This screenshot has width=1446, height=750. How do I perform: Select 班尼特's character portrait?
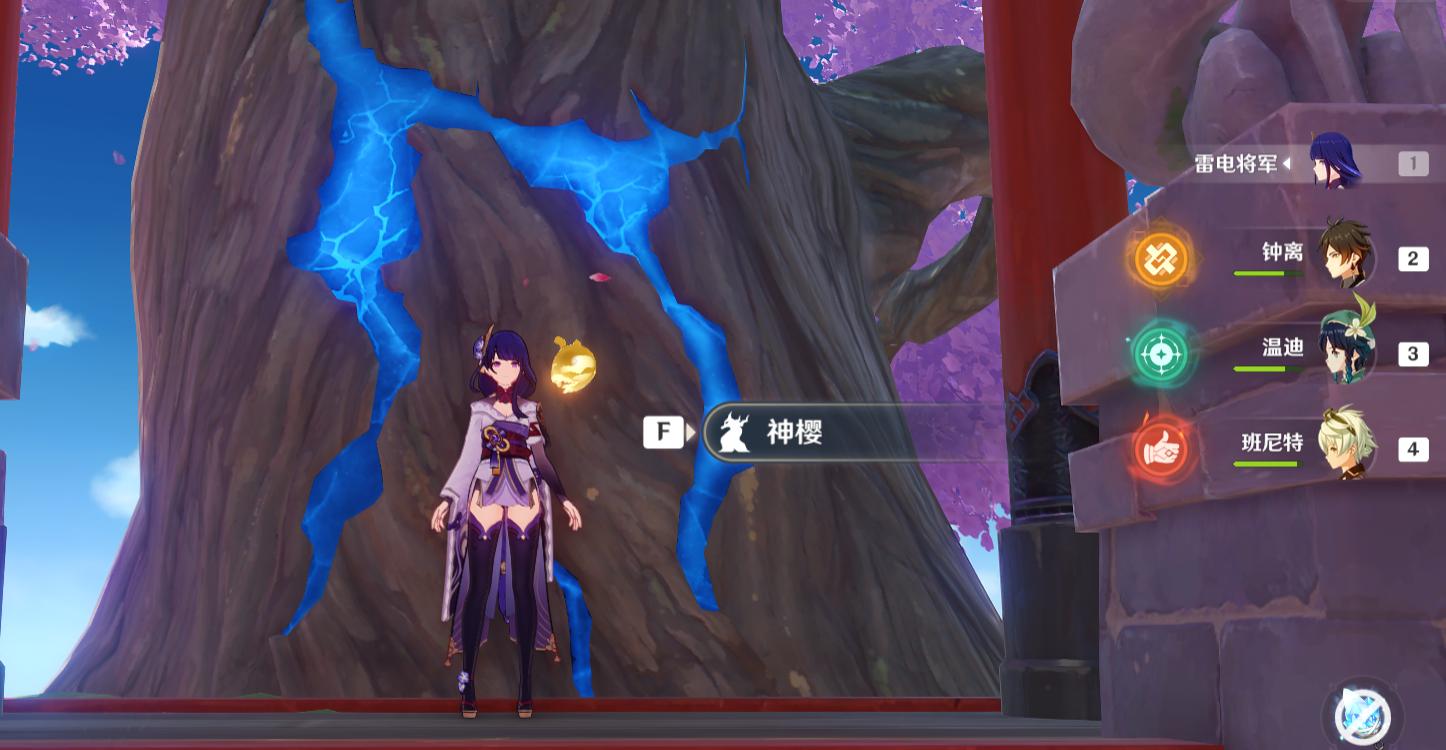[1343, 447]
